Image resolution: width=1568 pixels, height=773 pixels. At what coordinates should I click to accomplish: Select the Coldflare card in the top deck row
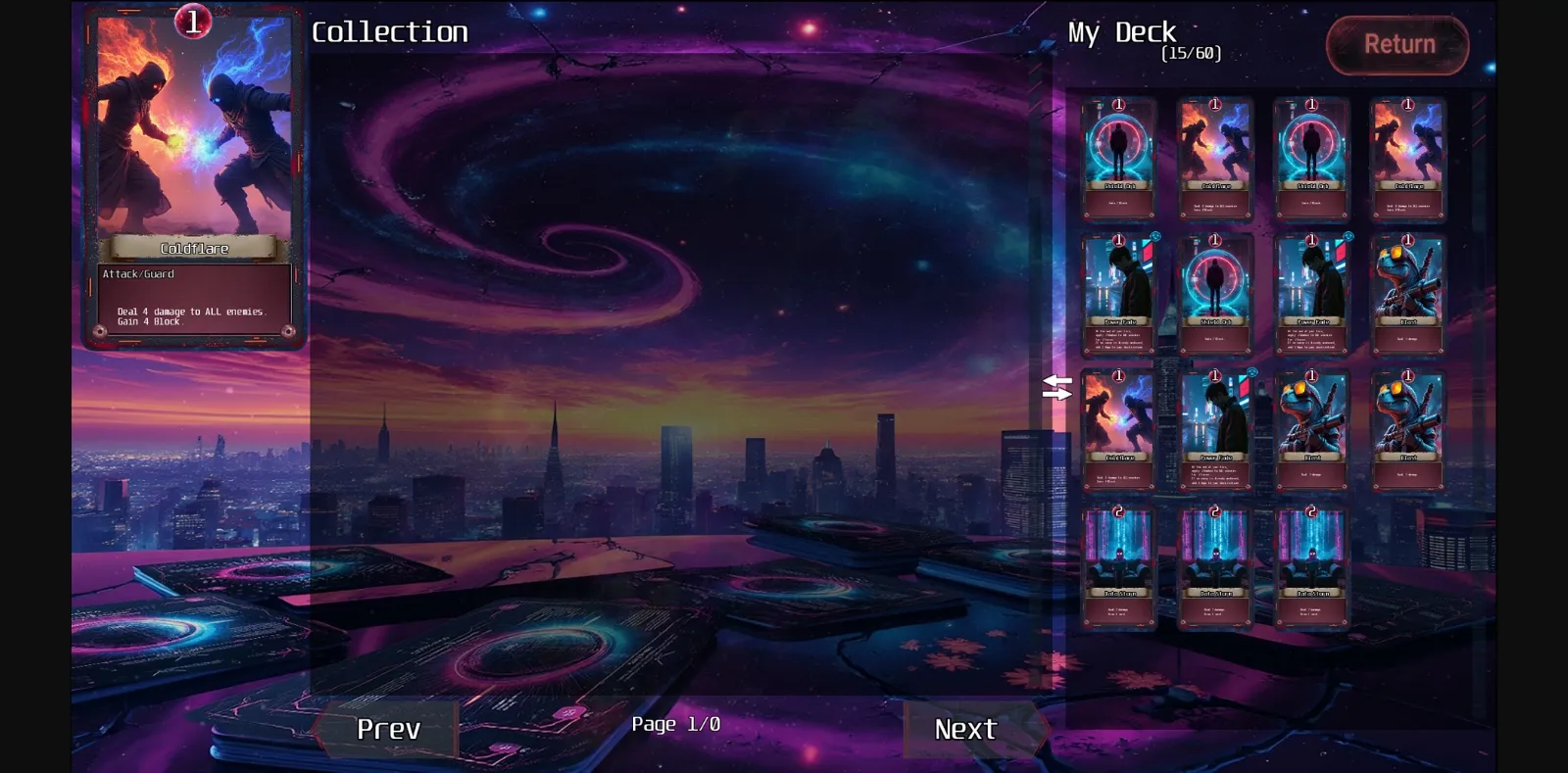tap(1213, 157)
